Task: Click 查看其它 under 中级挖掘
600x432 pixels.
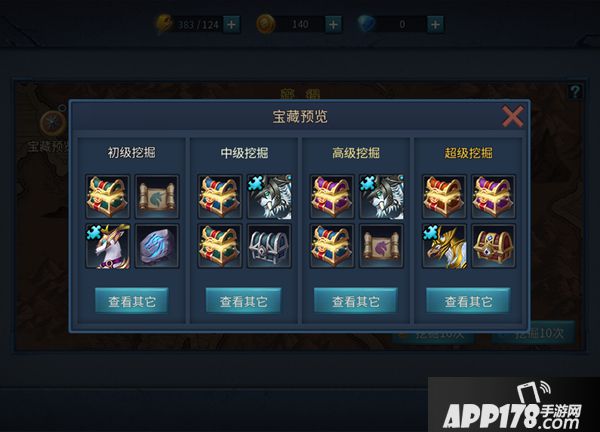Action: (243, 300)
